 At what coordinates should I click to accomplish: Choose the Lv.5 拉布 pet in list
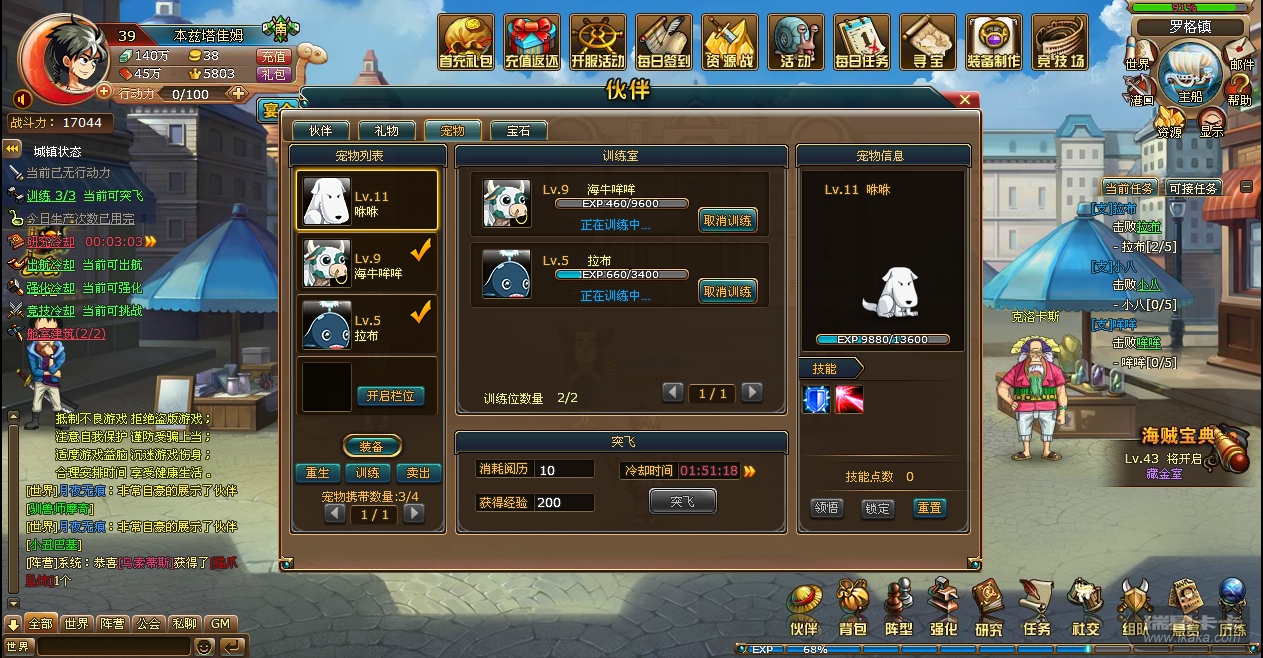367,325
